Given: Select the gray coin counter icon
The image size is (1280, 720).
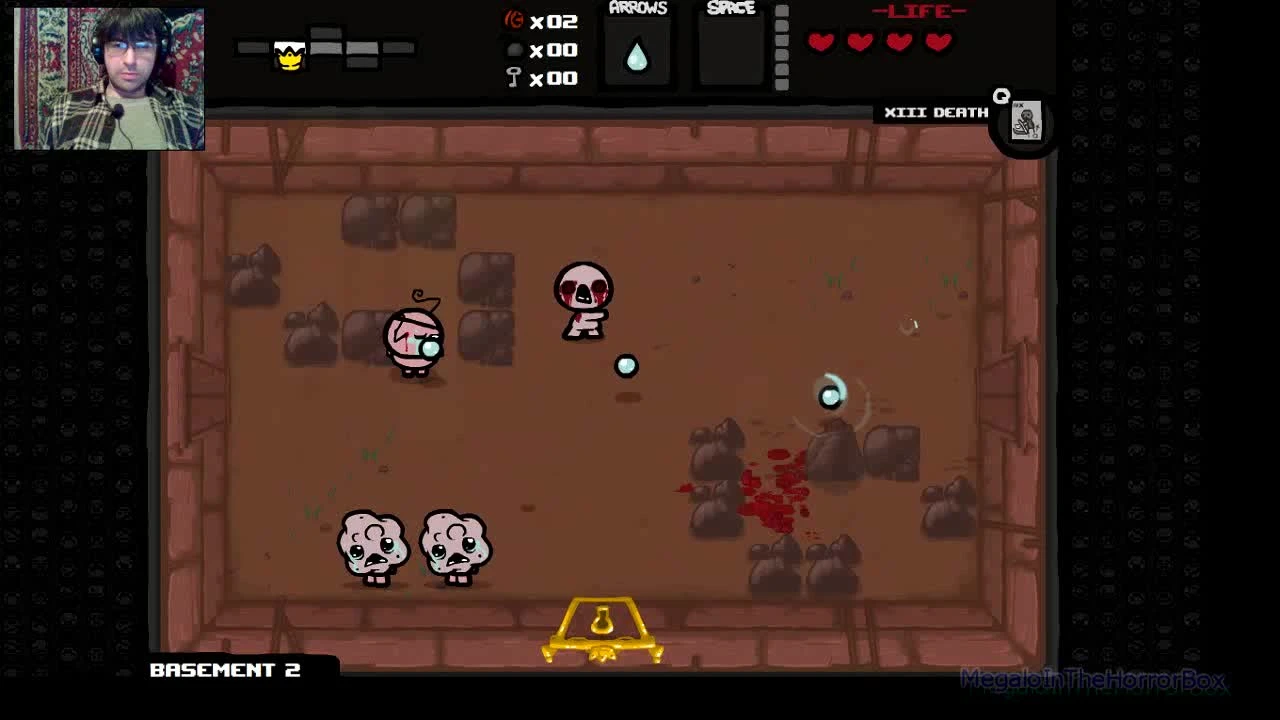Looking at the screenshot, I should [513, 48].
